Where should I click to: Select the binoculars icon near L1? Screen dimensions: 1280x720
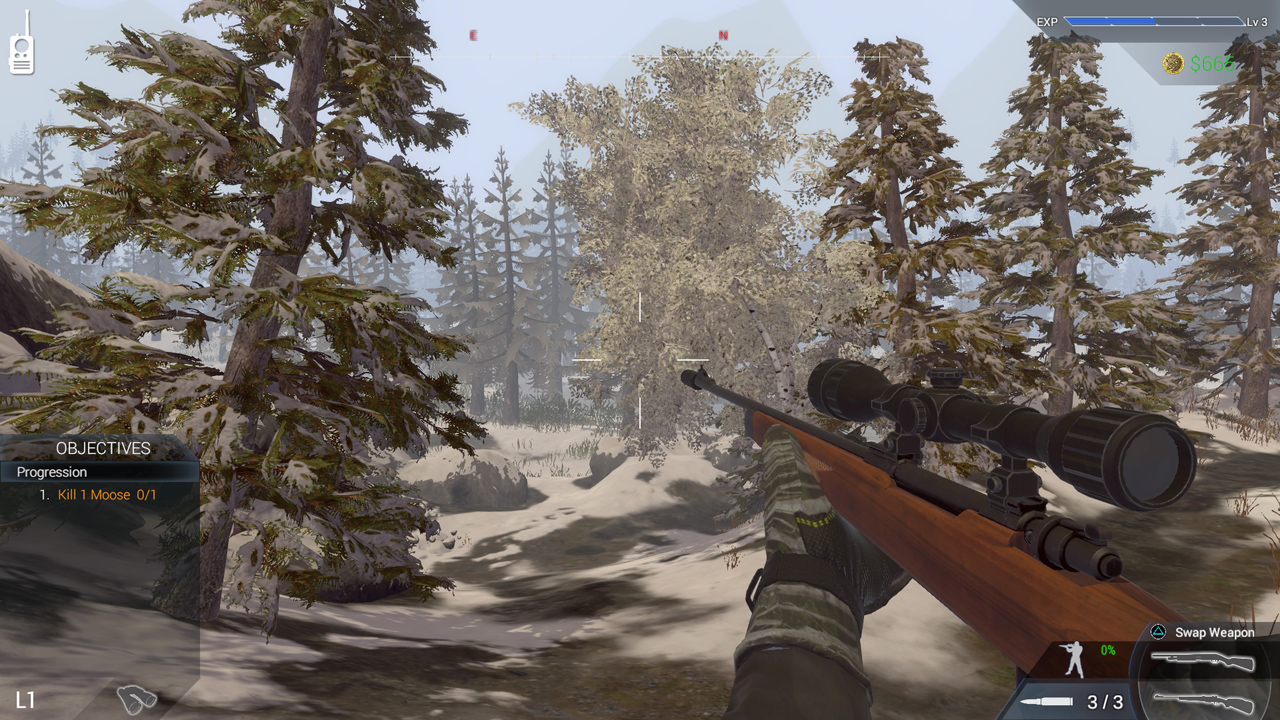(137, 700)
